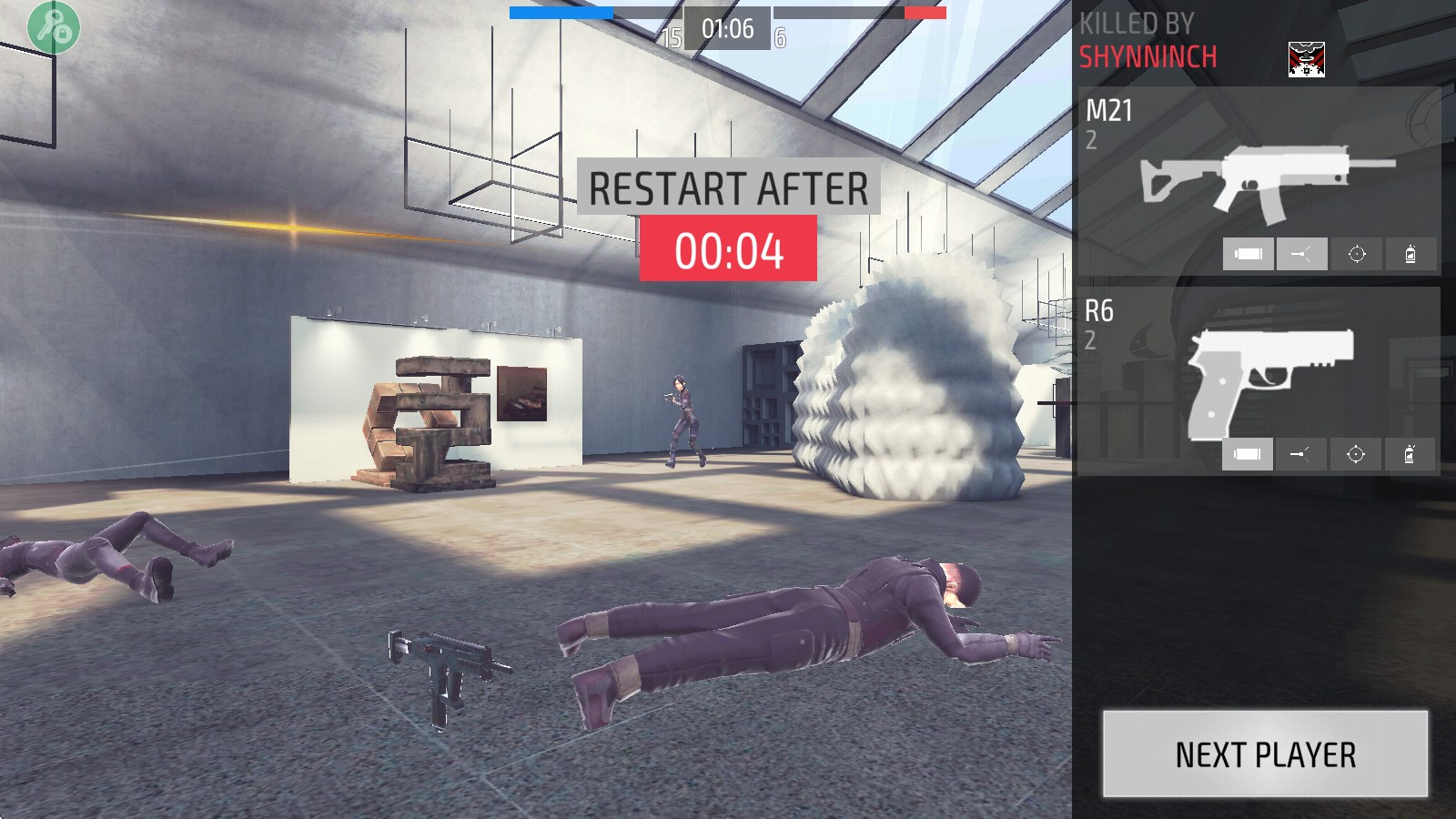Choose the R6 scope attachment icon

click(1355, 454)
